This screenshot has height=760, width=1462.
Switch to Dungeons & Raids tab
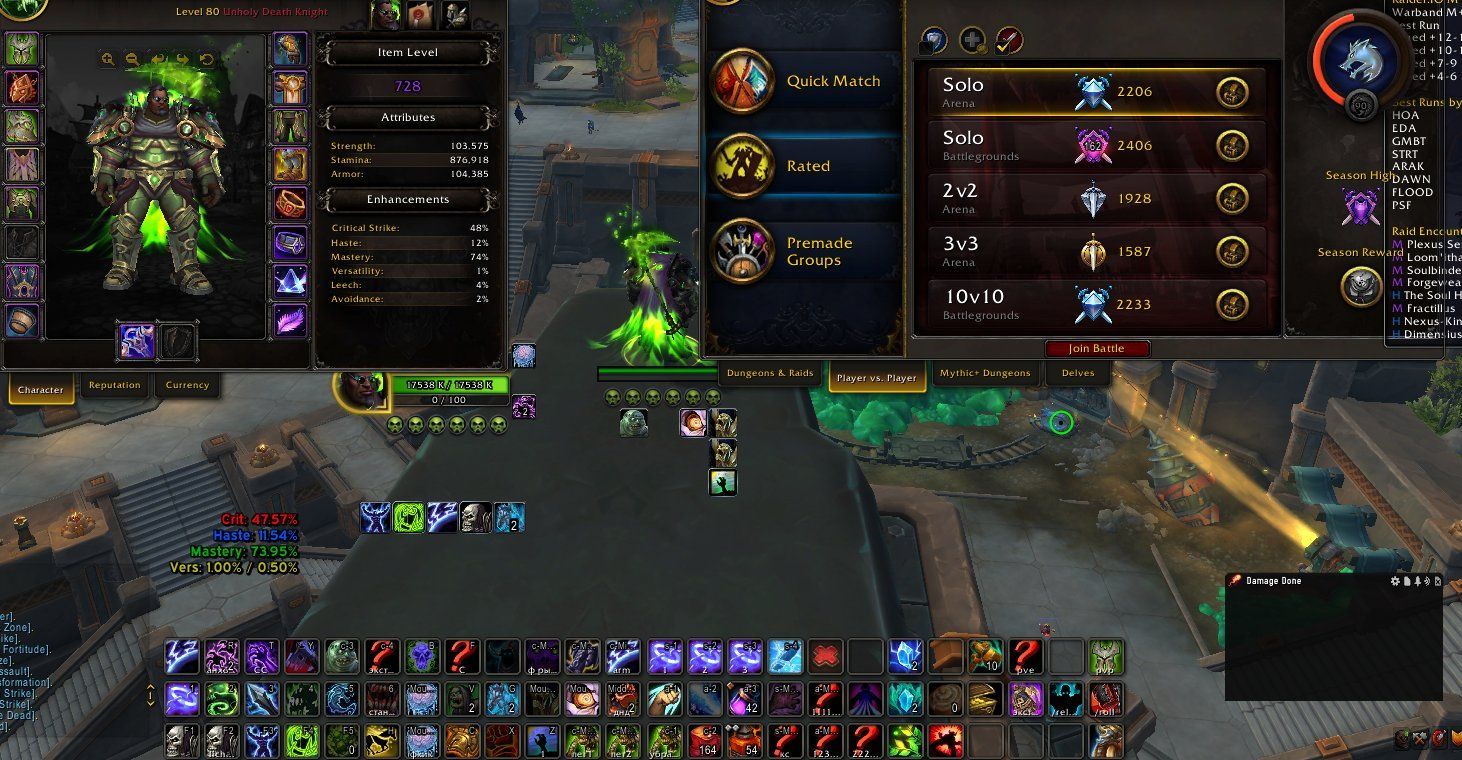coord(770,374)
